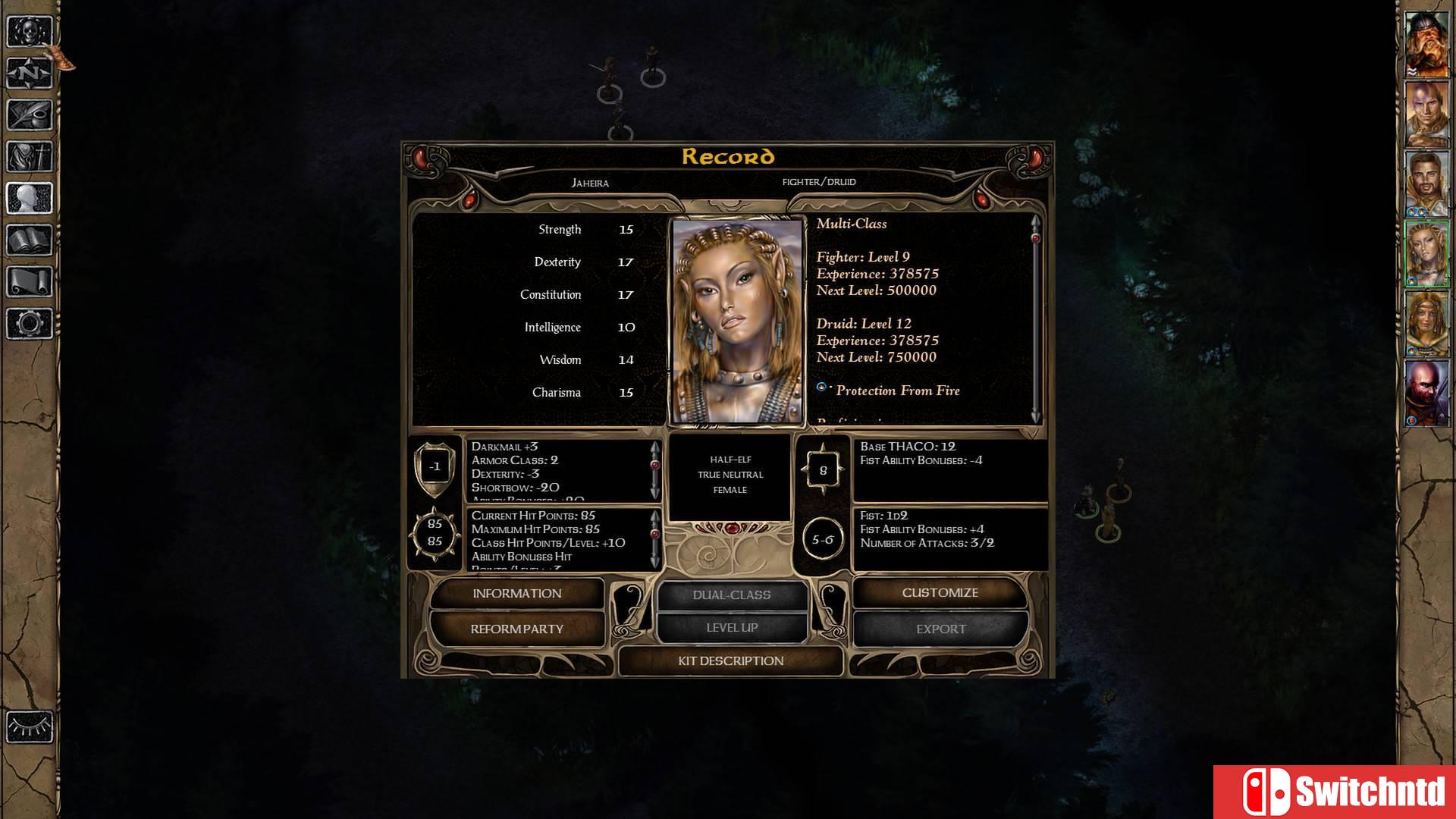Export Jaheira's character

coord(940,629)
